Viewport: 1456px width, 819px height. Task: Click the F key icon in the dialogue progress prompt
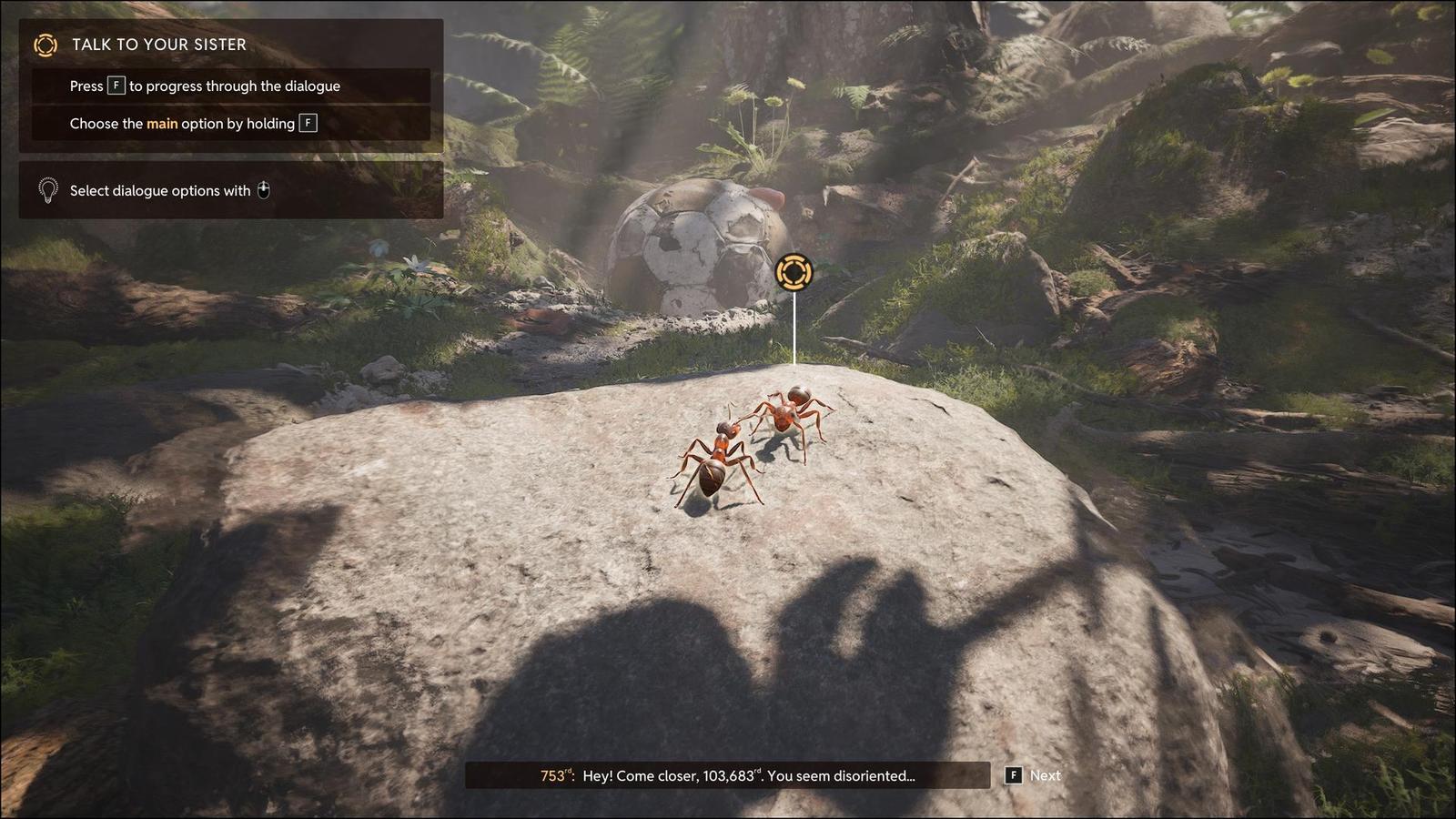pos(116,86)
